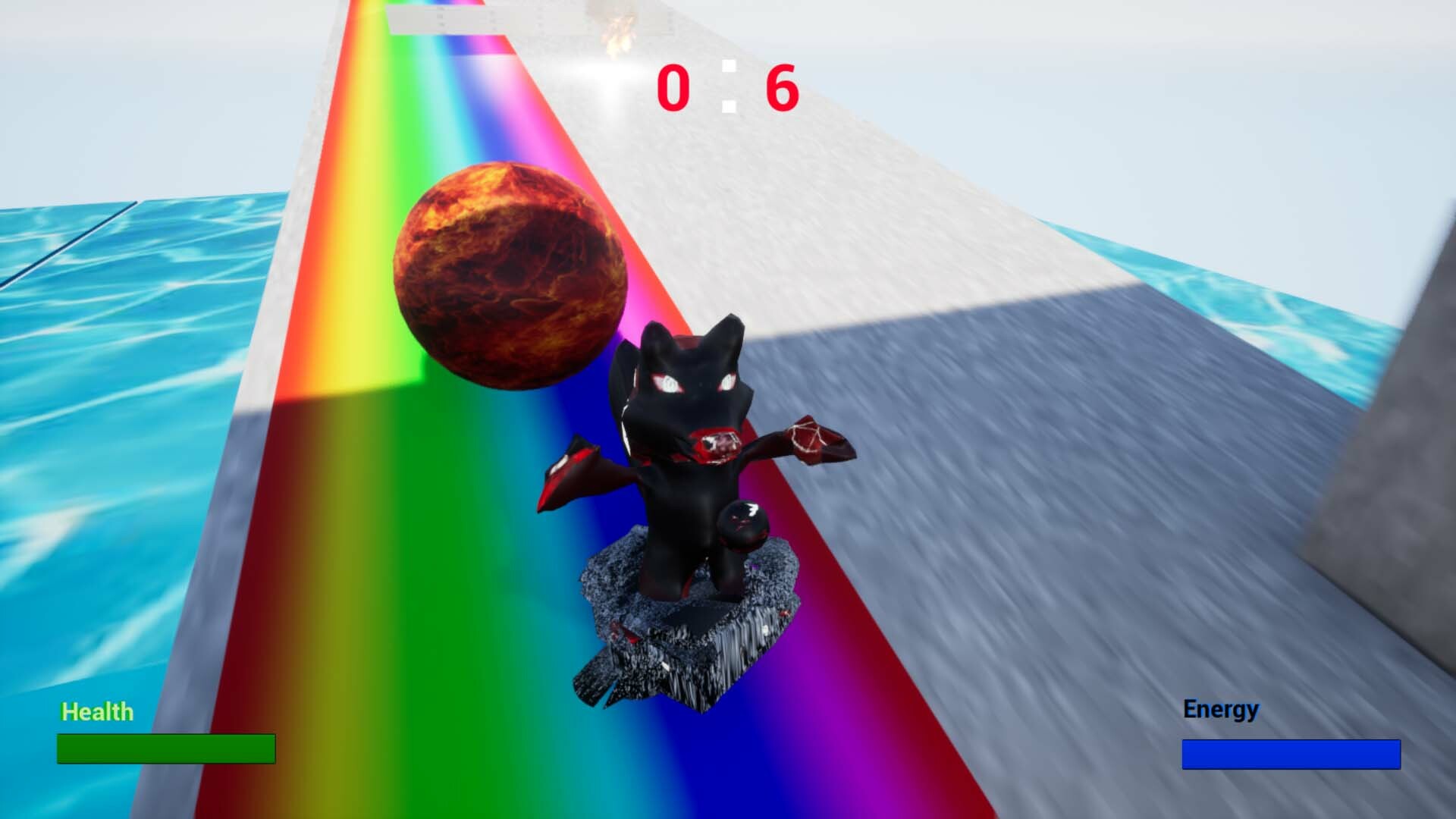Click the dragon's glowing white left eye
Screen dimensions: 1456x819
pyautogui.click(x=667, y=383)
